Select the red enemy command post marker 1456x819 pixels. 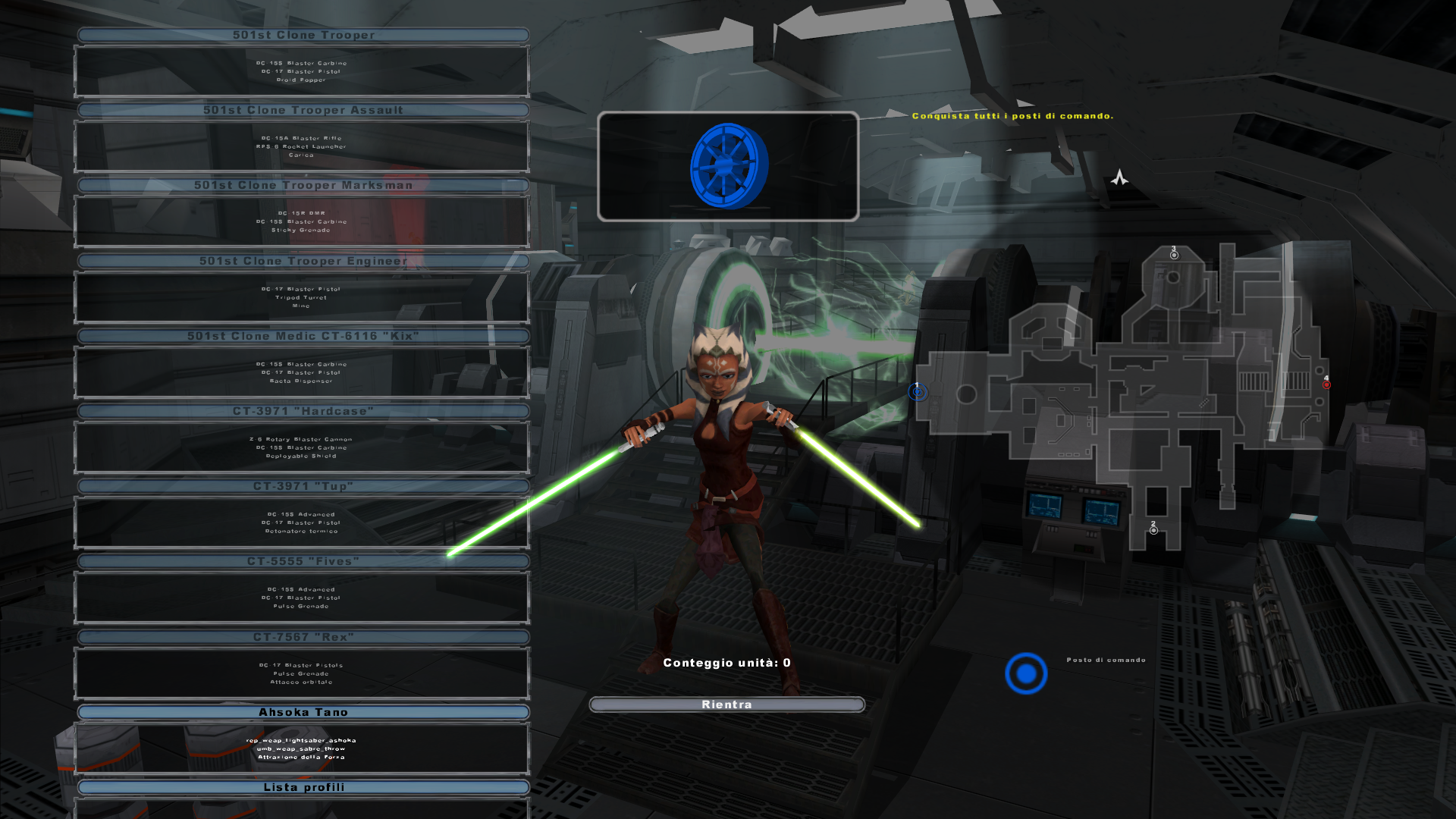point(1326,384)
